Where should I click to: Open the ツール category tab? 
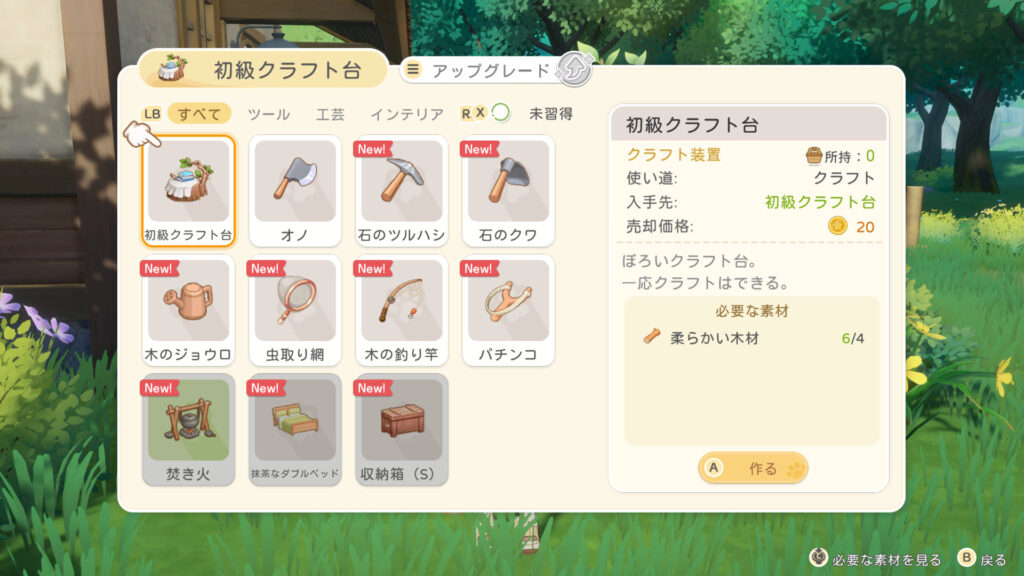[x=268, y=114]
